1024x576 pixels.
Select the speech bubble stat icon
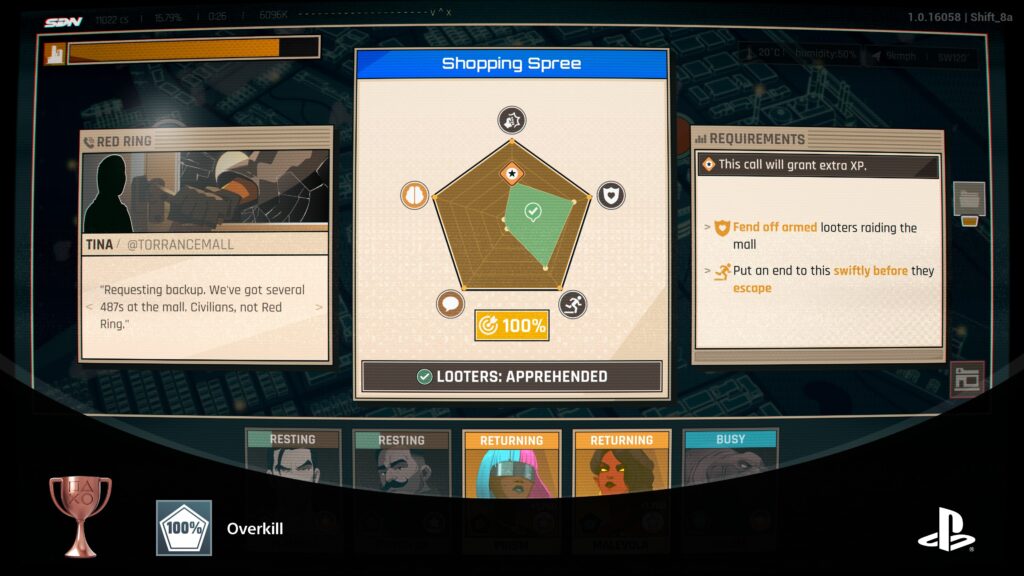(x=451, y=305)
